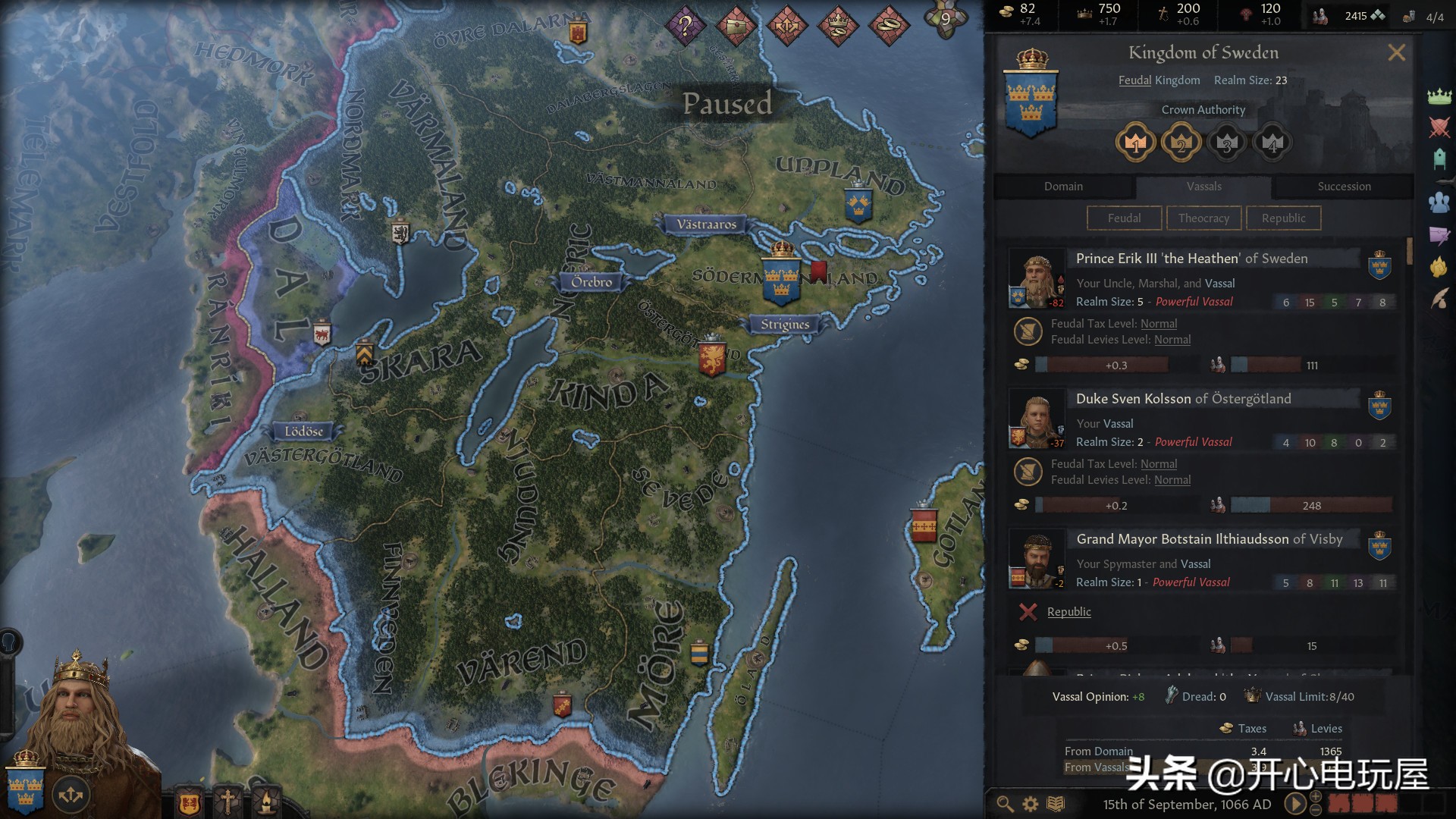Resume game with the play button
The image size is (1456, 819).
[1295, 804]
